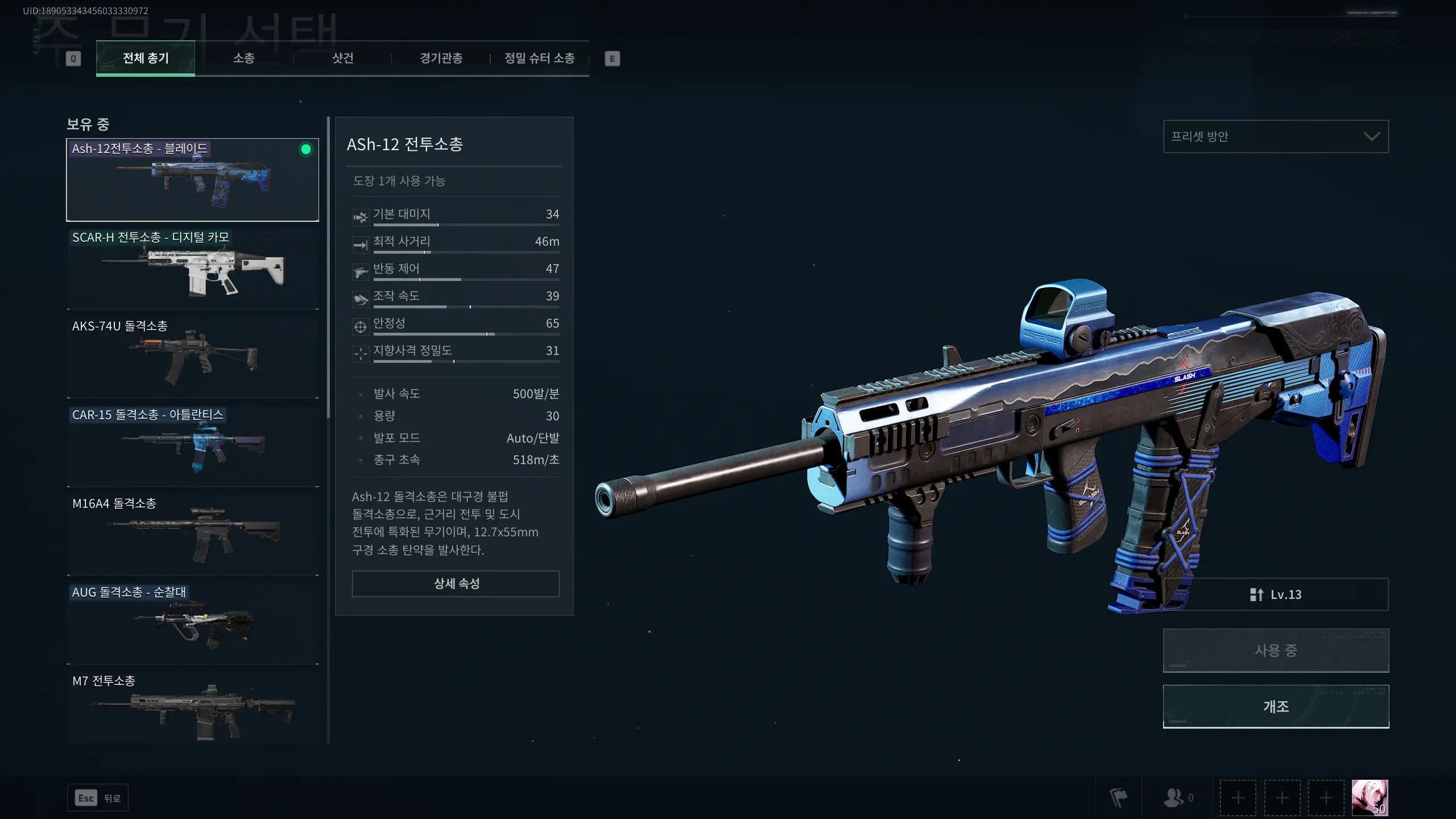
Task: Choose the SCAR-H 전투소총 디지털 카모
Action: coord(192,268)
